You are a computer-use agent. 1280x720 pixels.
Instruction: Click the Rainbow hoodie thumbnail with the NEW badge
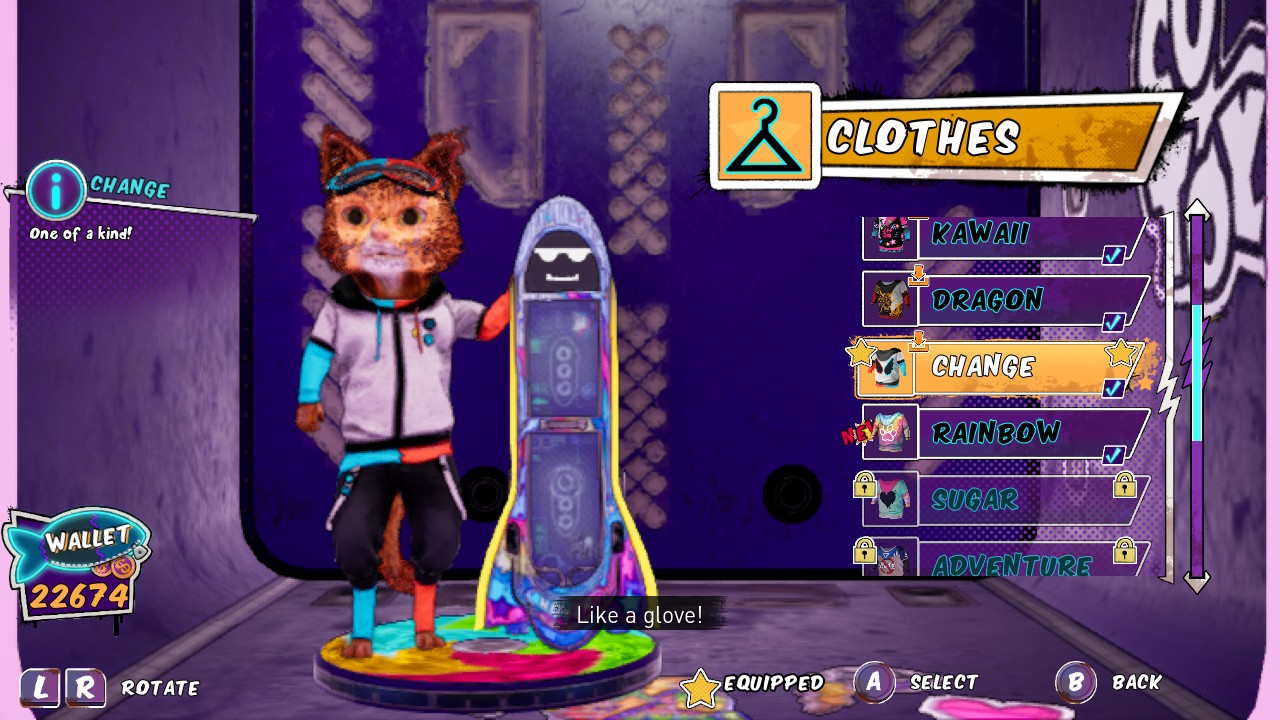pyautogui.click(x=890, y=432)
